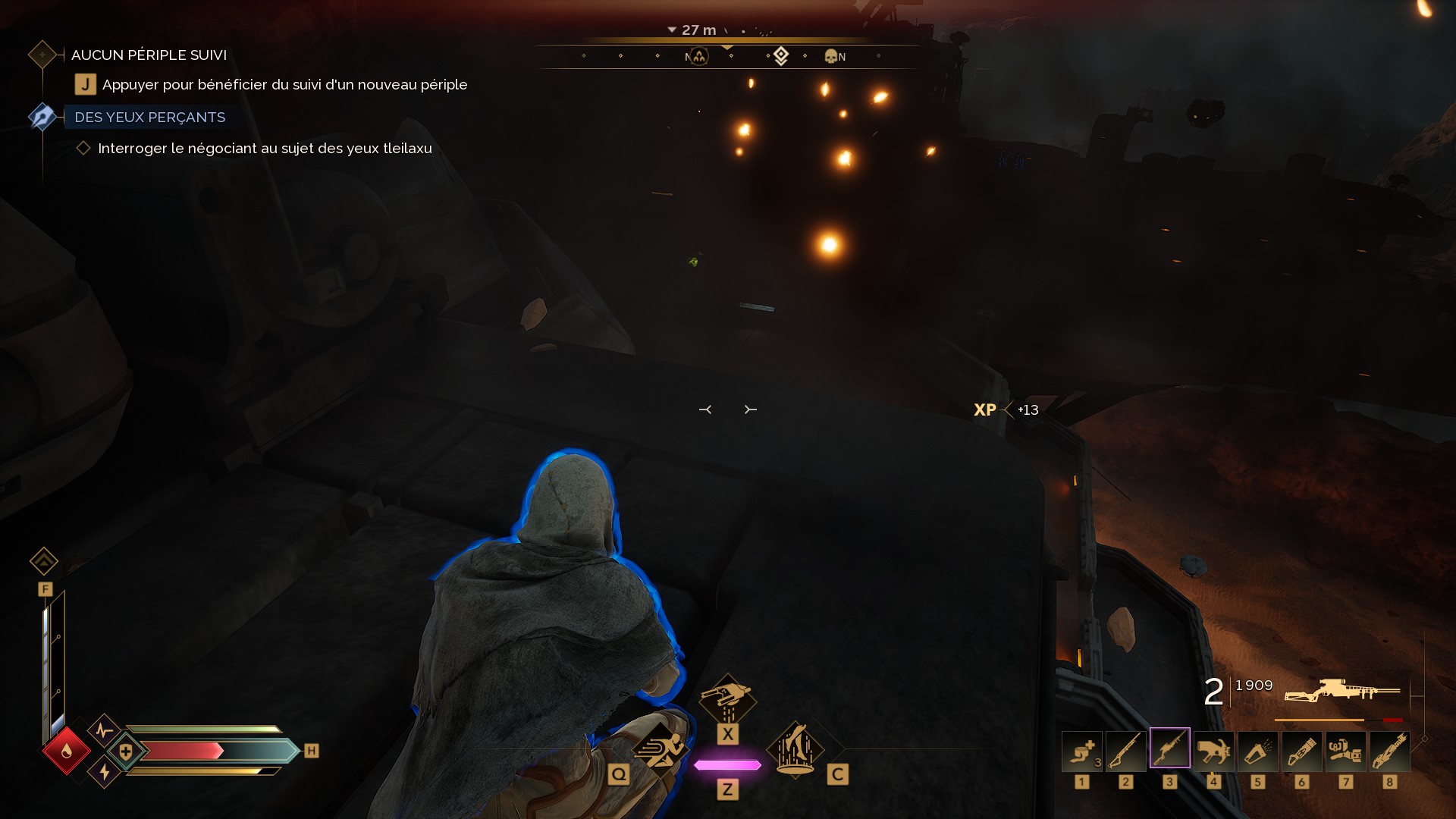
Task: Click the red water droplet status icon
Action: tap(67, 751)
